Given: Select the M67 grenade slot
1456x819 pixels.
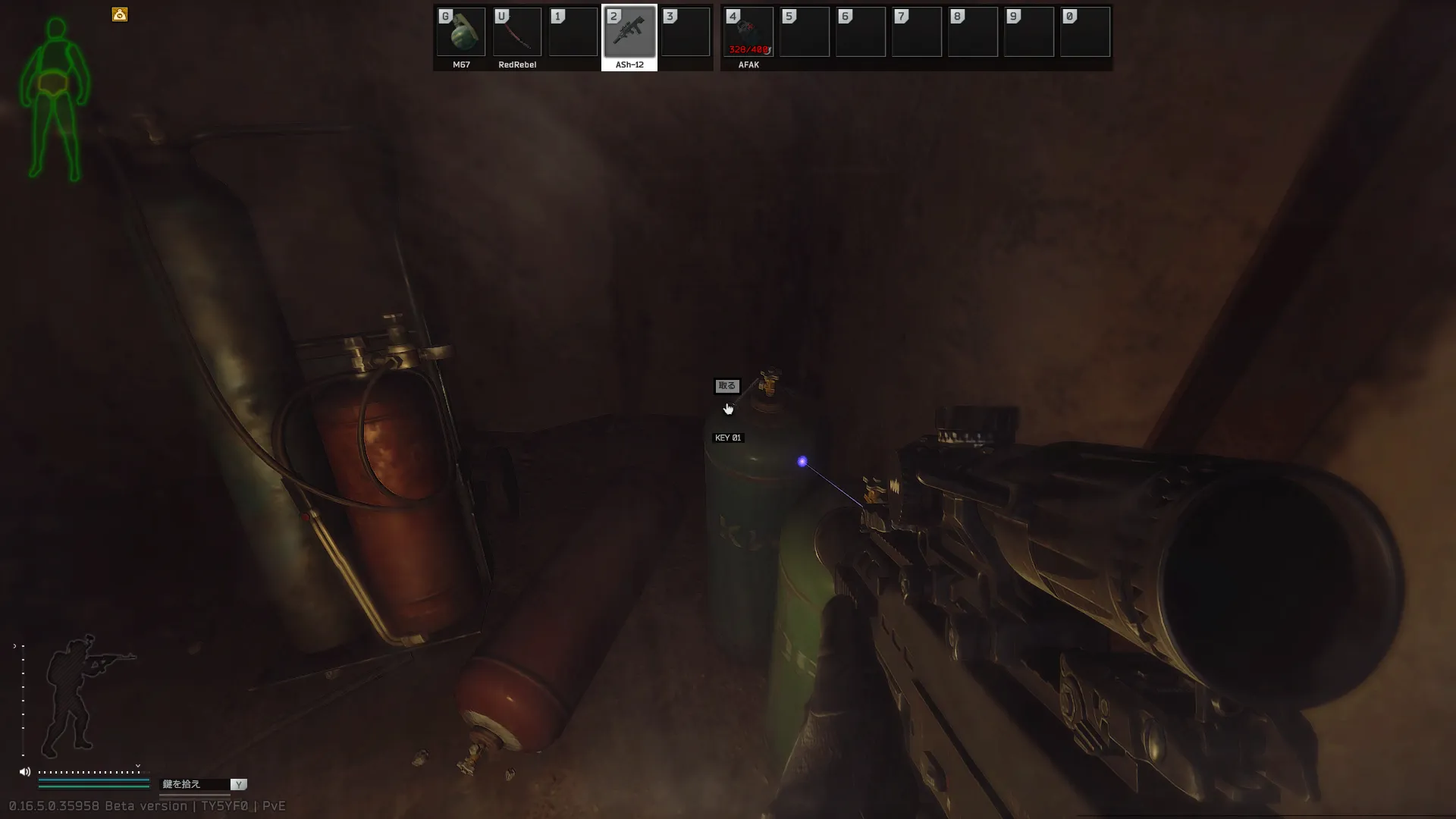Looking at the screenshot, I should (461, 33).
